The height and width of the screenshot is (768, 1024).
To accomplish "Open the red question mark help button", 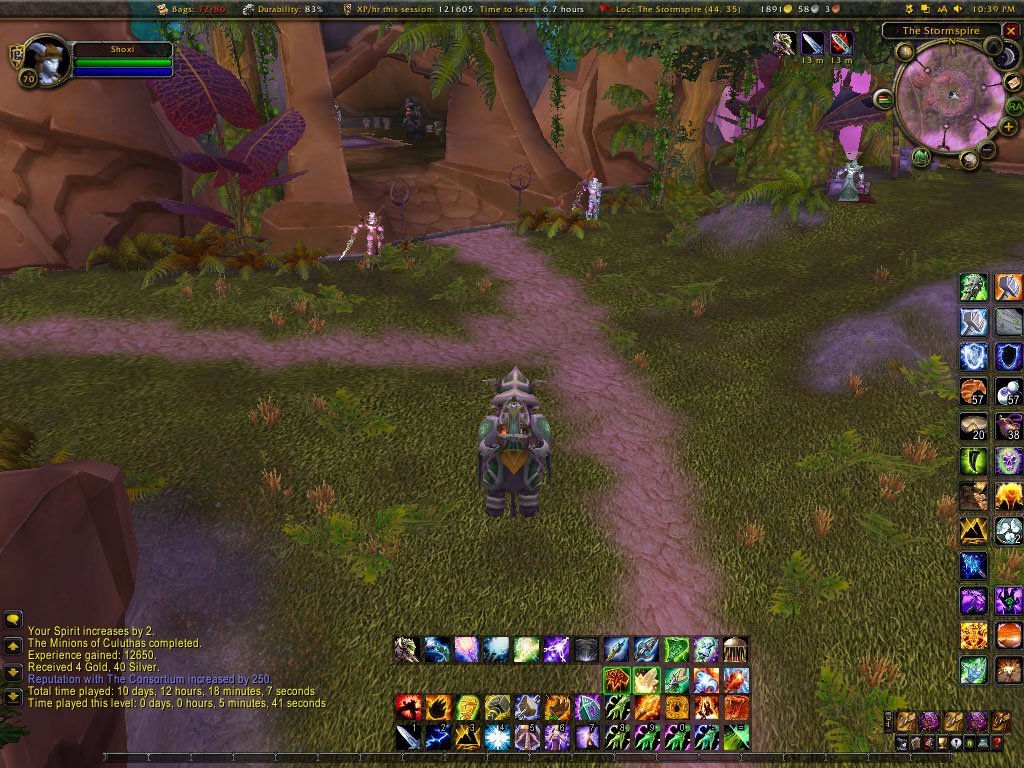I will click(996, 743).
